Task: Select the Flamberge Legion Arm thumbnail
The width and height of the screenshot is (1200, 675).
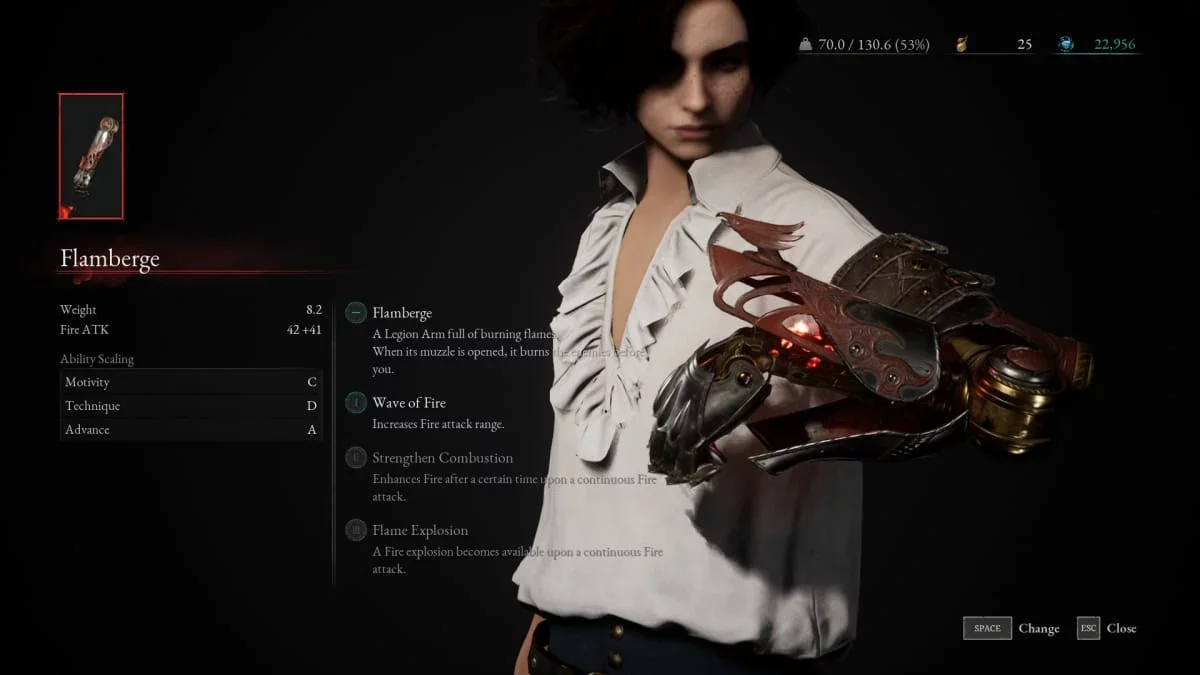Action: pyautogui.click(x=91, y=156)
